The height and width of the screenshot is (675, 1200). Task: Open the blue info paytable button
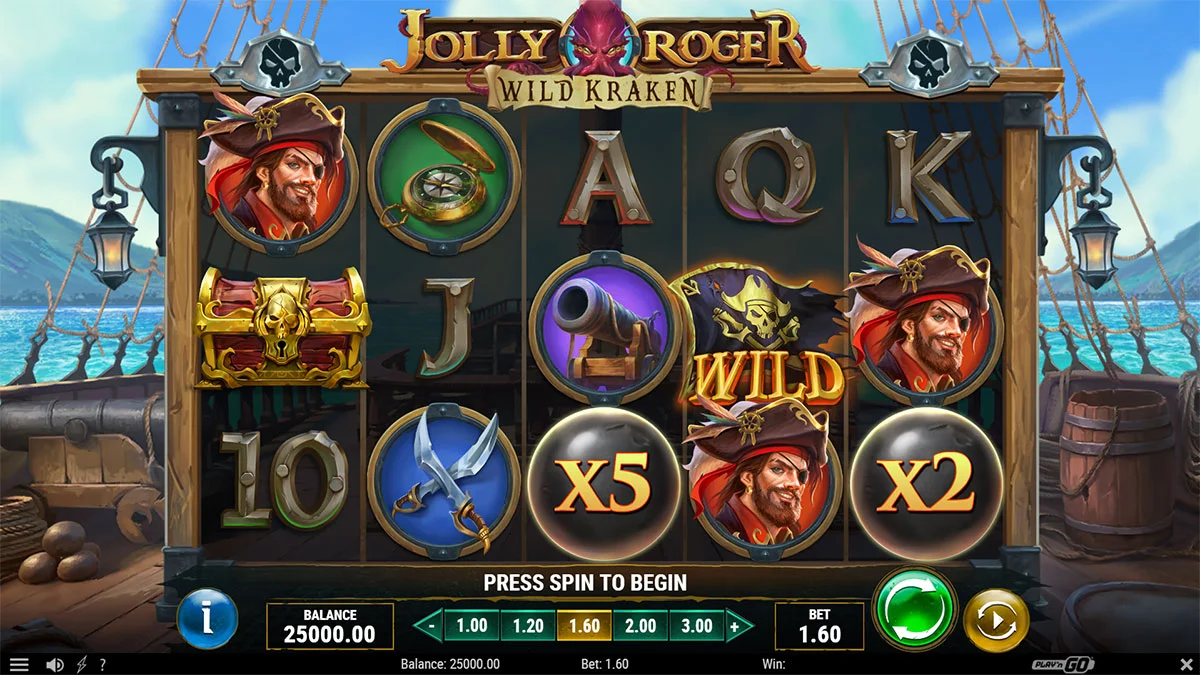(x=207, y=620)
